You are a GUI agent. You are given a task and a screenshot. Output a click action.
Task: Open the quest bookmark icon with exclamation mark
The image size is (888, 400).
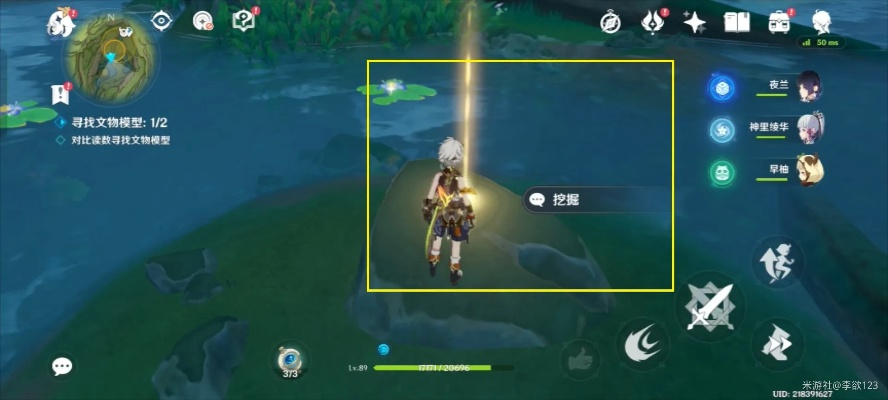[x=60, y=94]
